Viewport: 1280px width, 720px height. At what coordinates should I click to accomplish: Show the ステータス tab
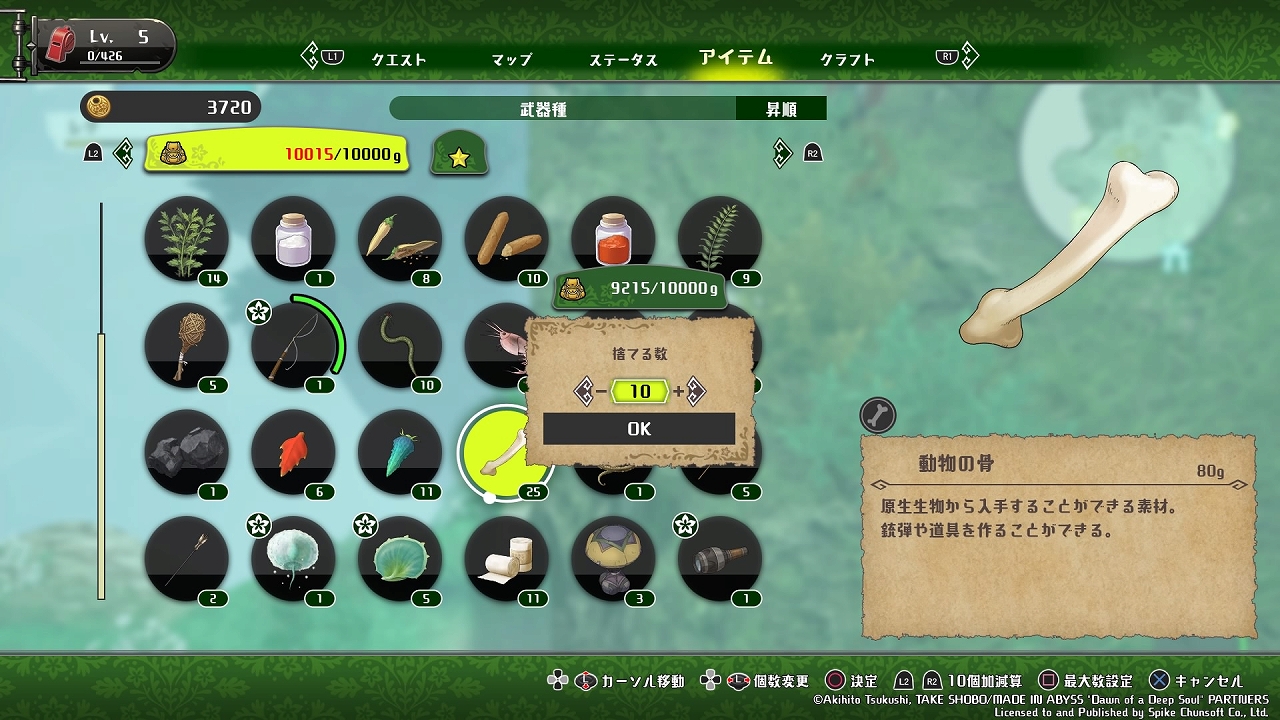tap(623, 59)
